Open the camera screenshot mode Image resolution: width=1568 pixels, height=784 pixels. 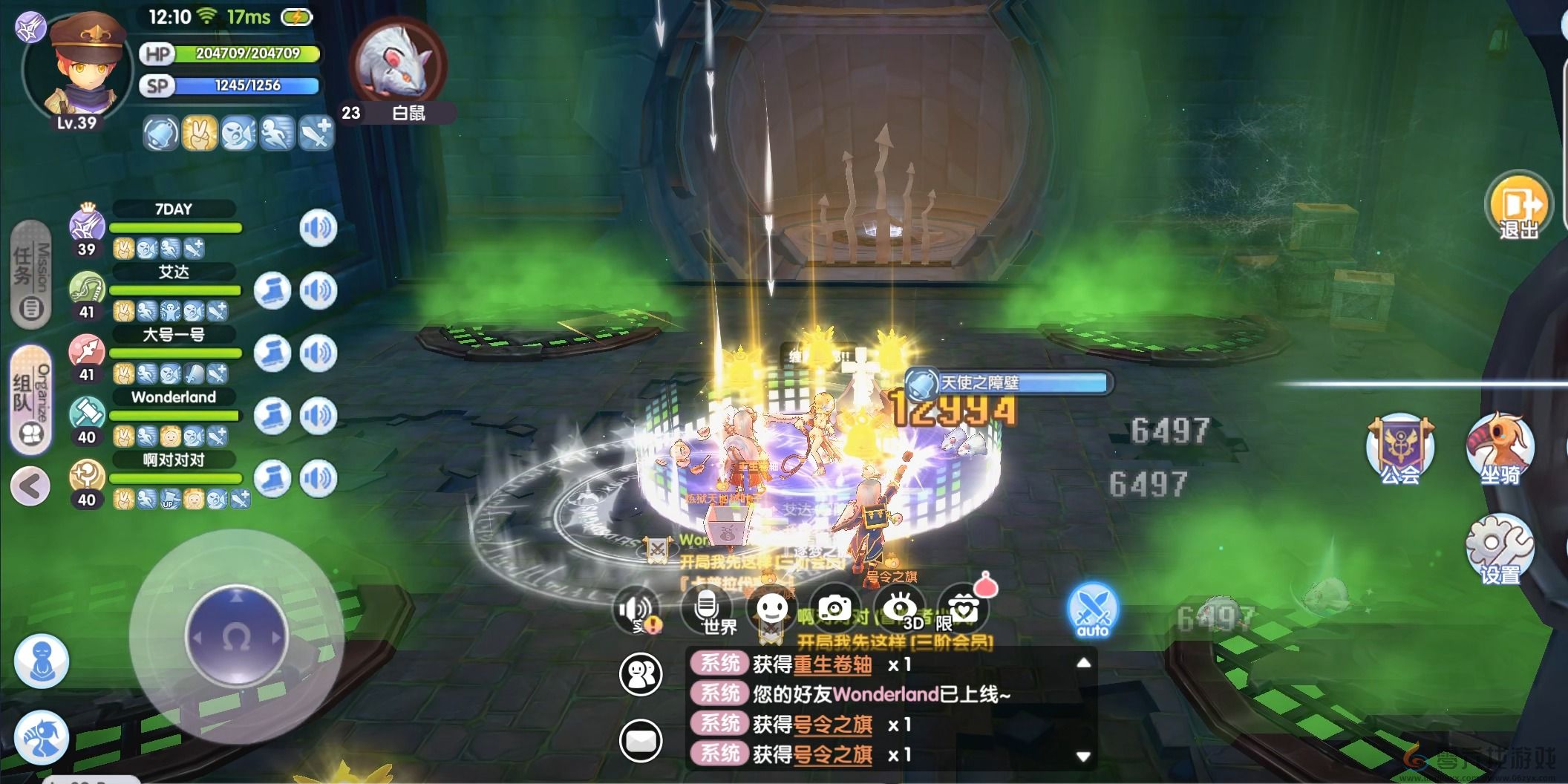pos(835,610)
